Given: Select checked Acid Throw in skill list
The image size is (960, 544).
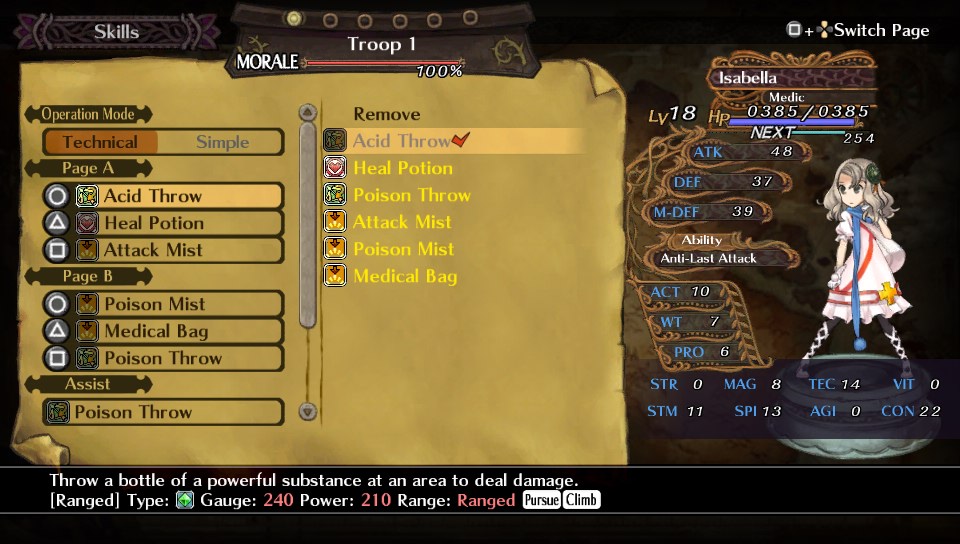Looking at the screenshot, I should click(x=400, y=141).
